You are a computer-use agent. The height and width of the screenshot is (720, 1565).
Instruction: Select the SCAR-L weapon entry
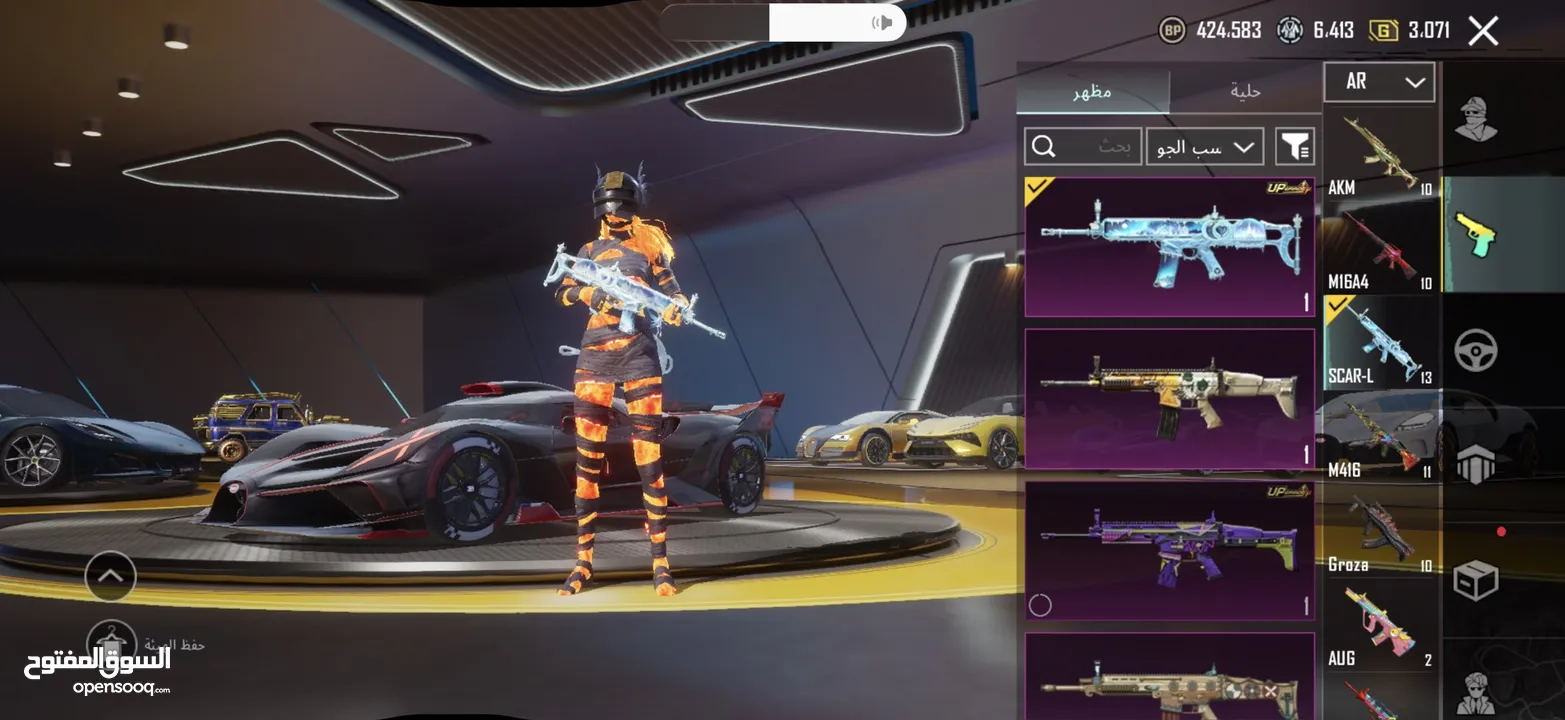point(1381,342)
